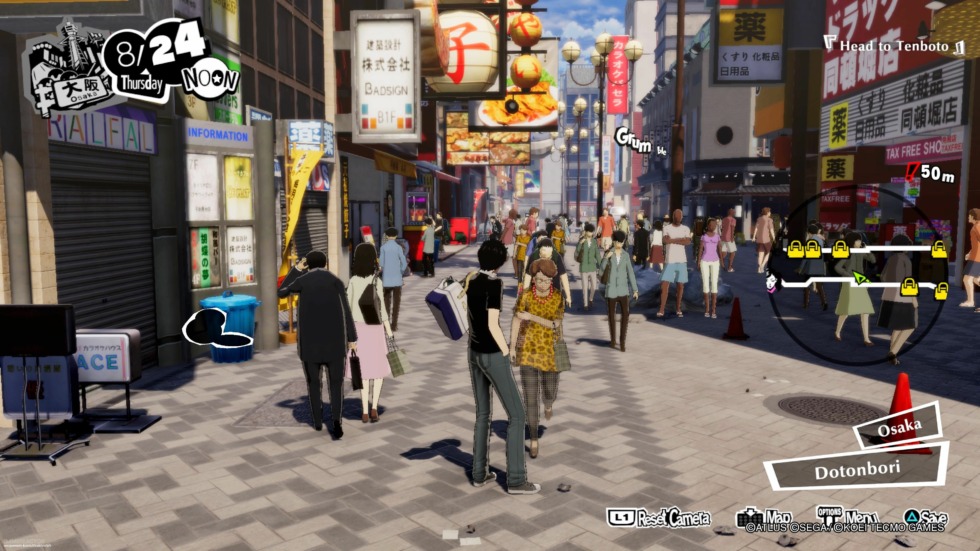Image resolution: width=980 pixels, height=551 pixels.
Task: Select the character face icon on the minimap
Action: pyautogui.click(x=772, y=284)
